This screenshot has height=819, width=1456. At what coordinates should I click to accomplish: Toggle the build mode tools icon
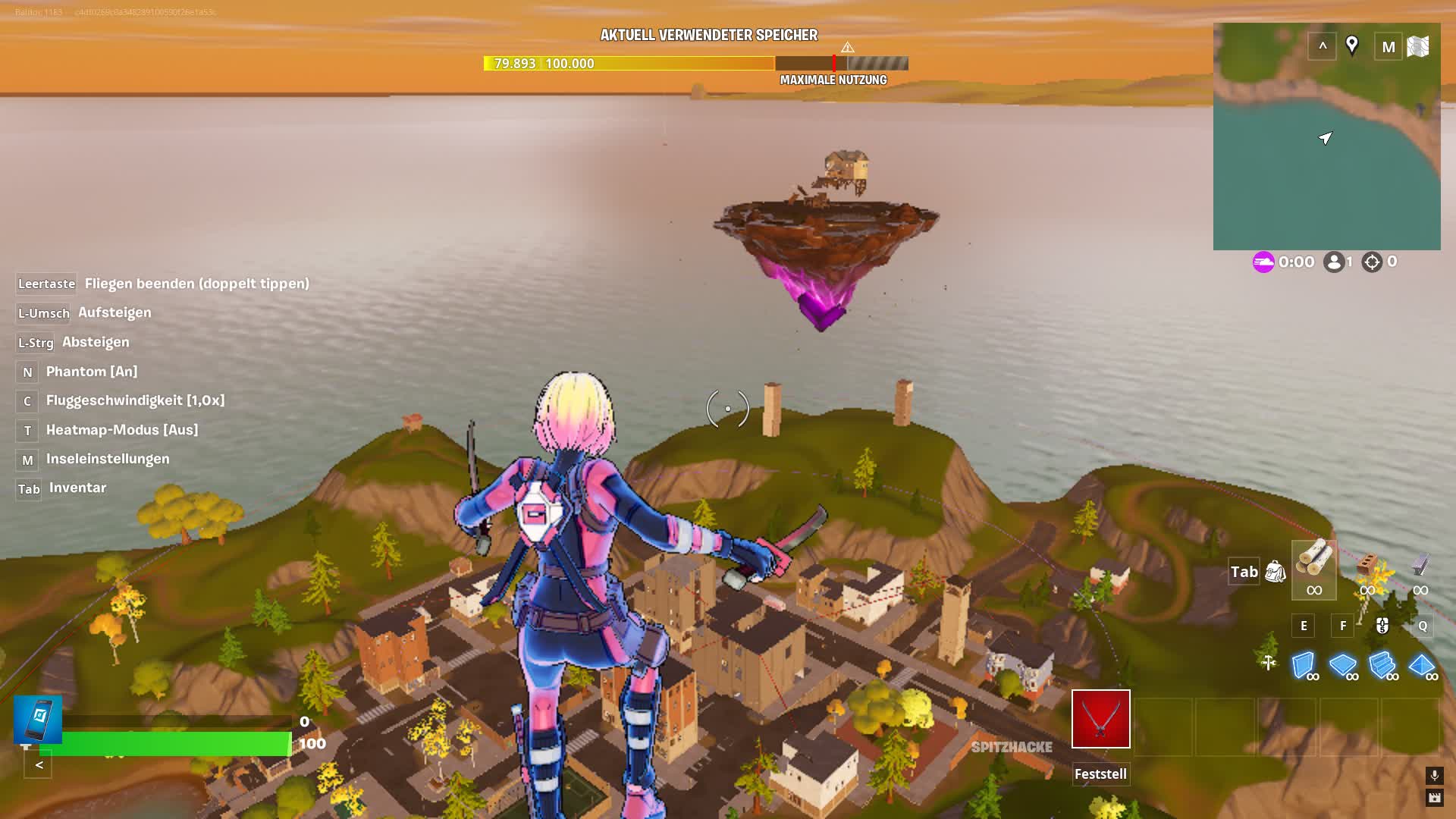point(1269,663)
